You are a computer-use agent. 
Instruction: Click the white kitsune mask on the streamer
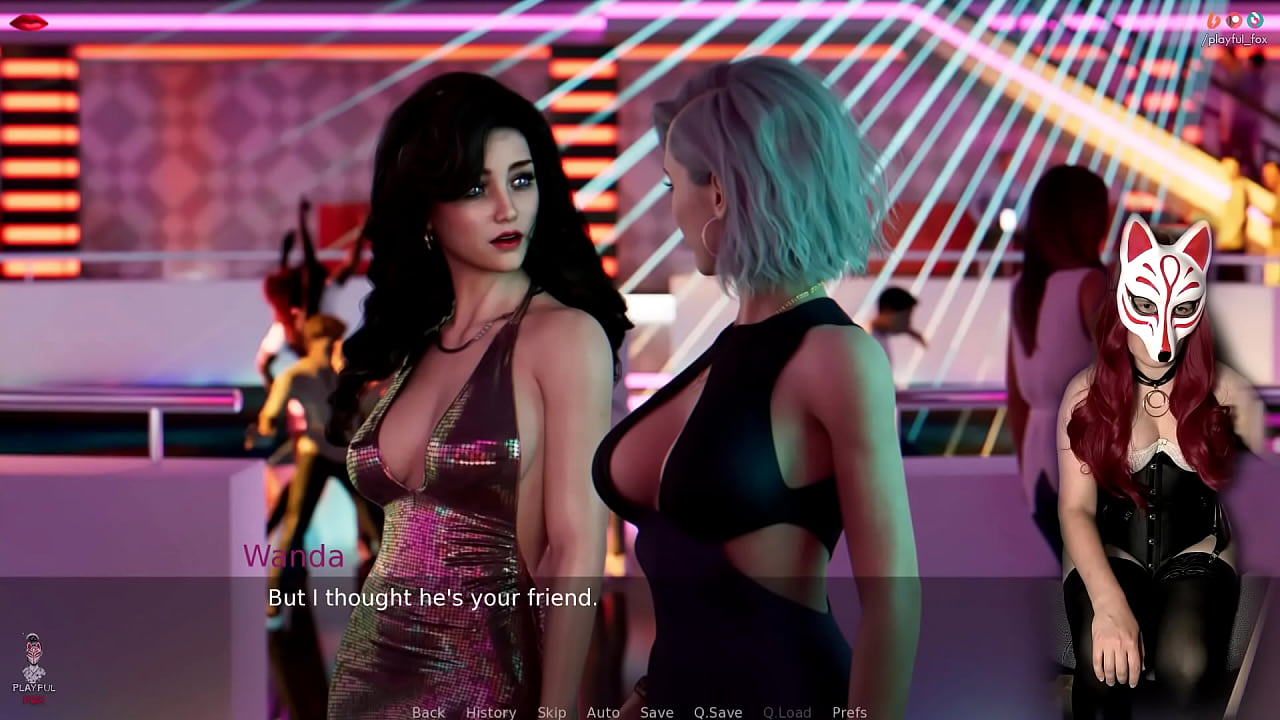click(1165, 290)
